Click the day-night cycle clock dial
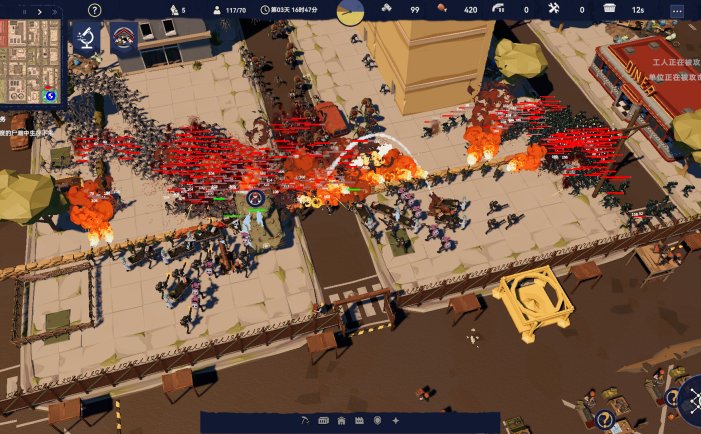This screenshot has width=701, height=434. click(x=350, y=11)
